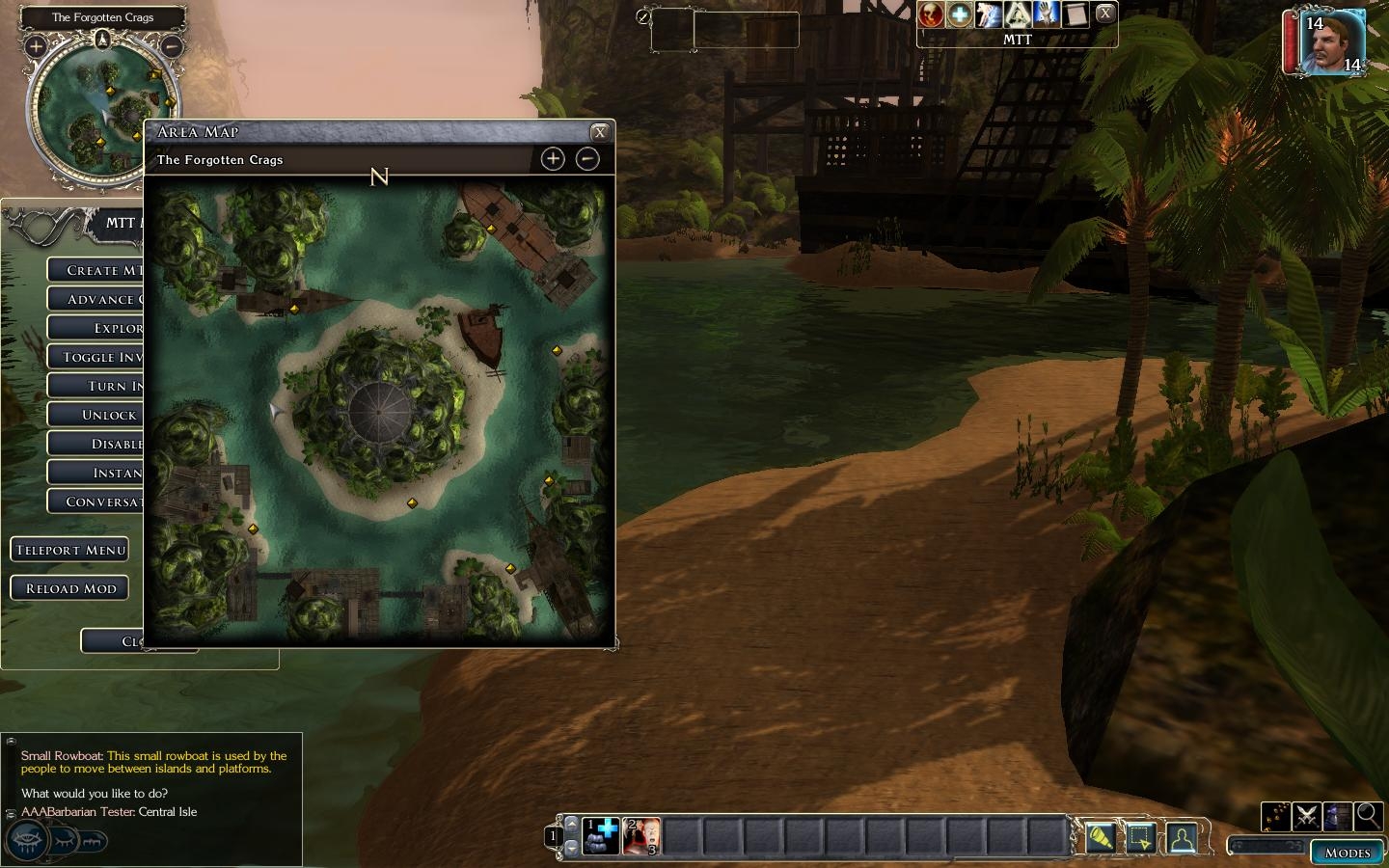1389x868 pixels.
Task: Use hotbar slot 1 healing gauntlet item
Action: (602, 836)
